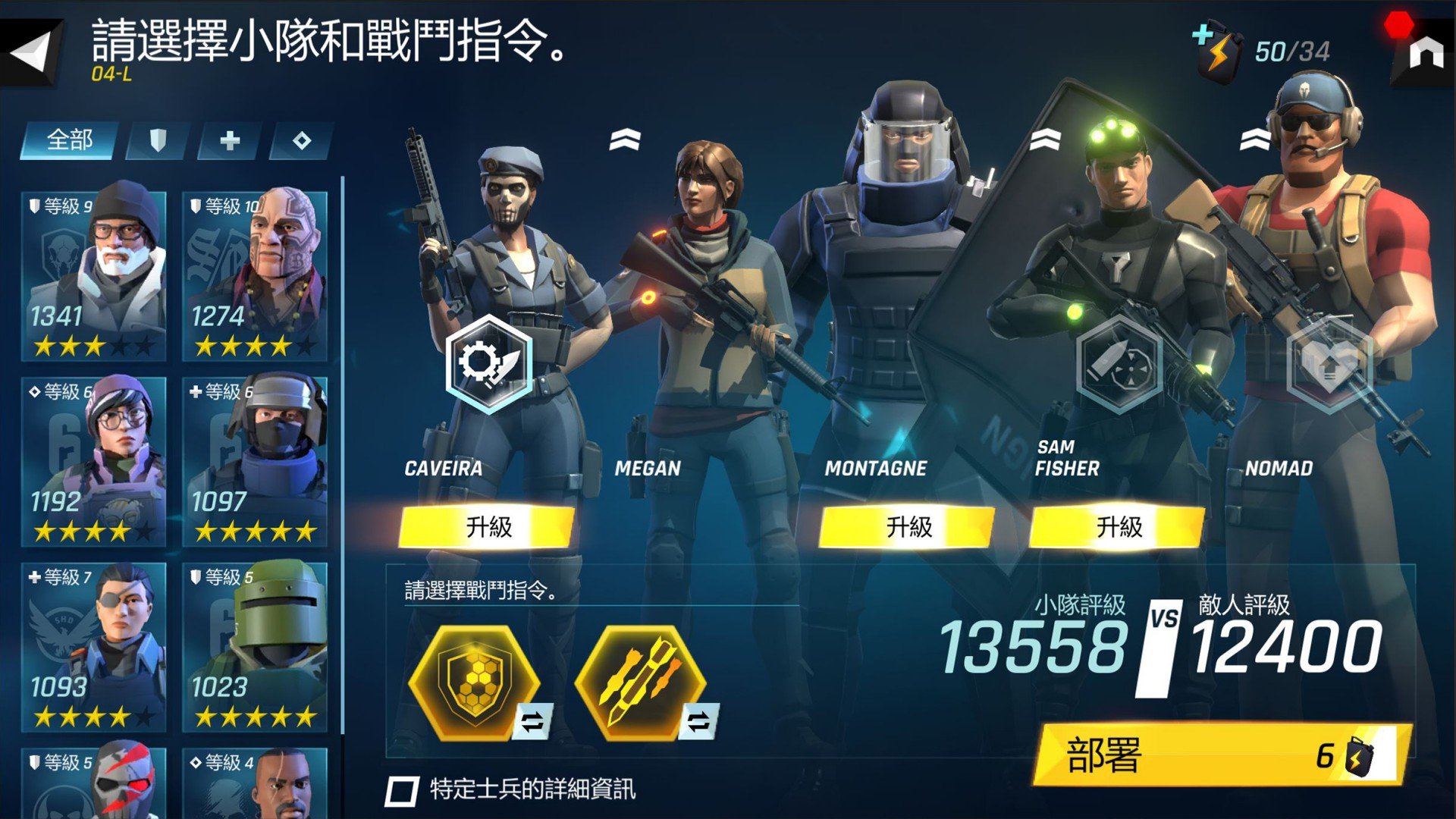The width and height of the screenshot is (1456, 819).
Task: Click the promotion chevrons above Megan
Action: [623, 140]
